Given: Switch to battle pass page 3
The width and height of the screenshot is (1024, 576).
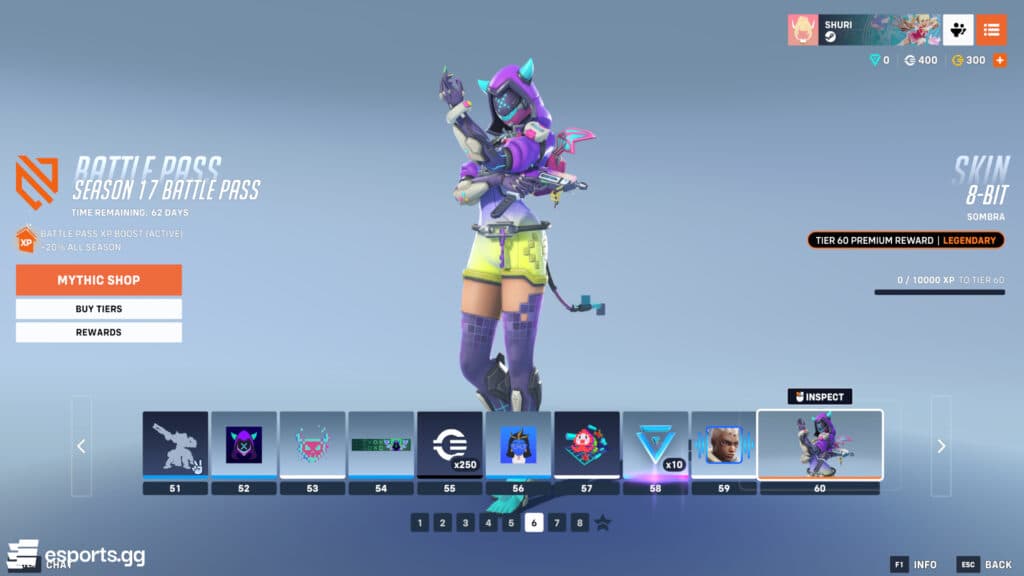Looking at the screenshot, I should [x=465, y=523].
